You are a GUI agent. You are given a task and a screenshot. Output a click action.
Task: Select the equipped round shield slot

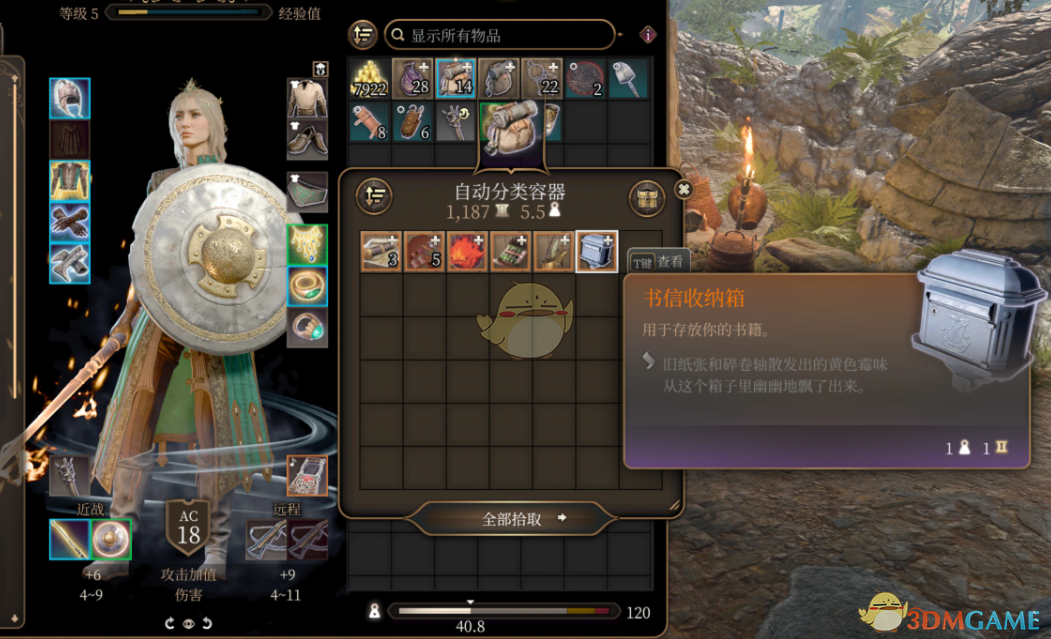(x=110, y=540)
